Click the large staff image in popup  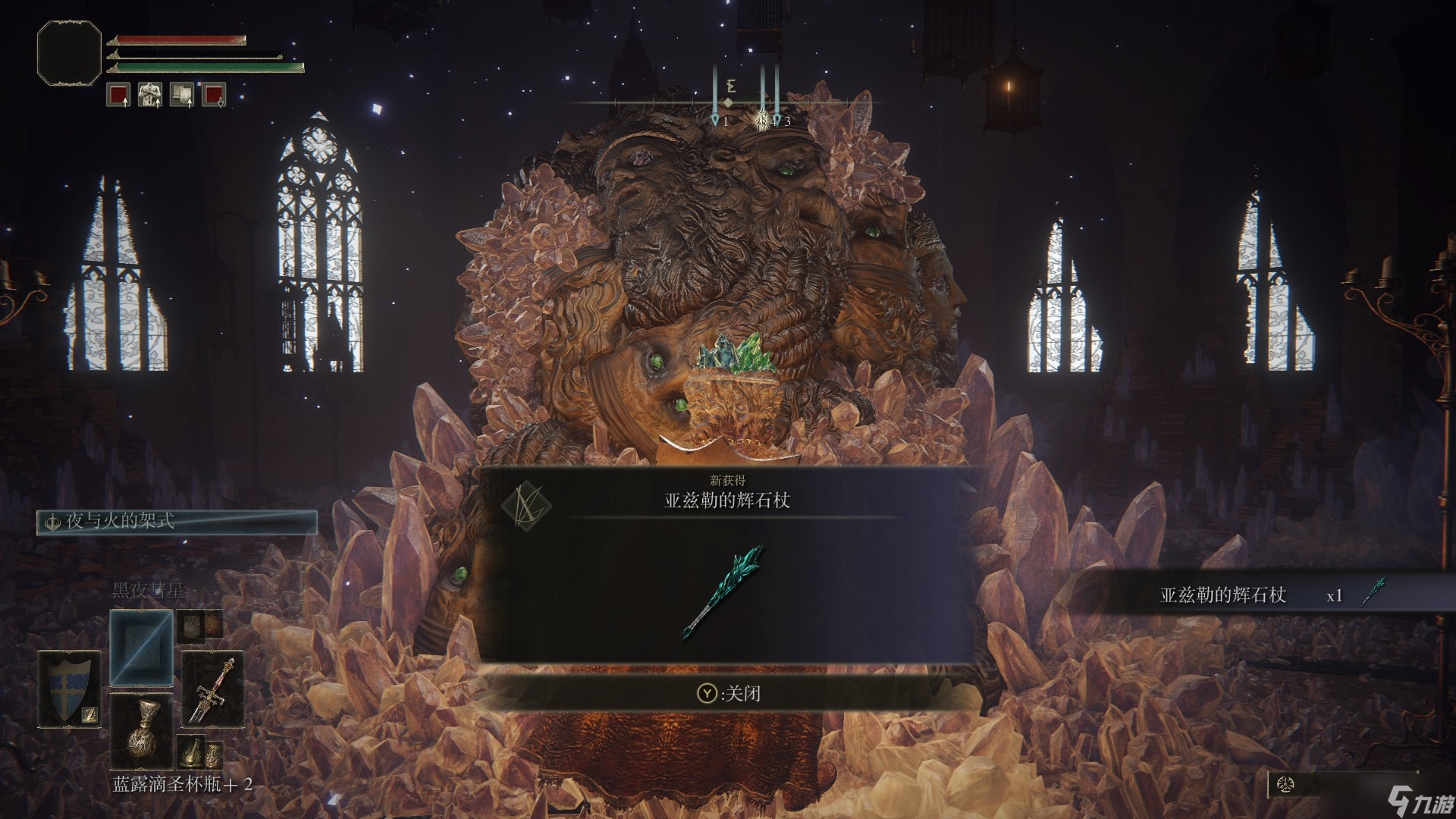[723, 591]
